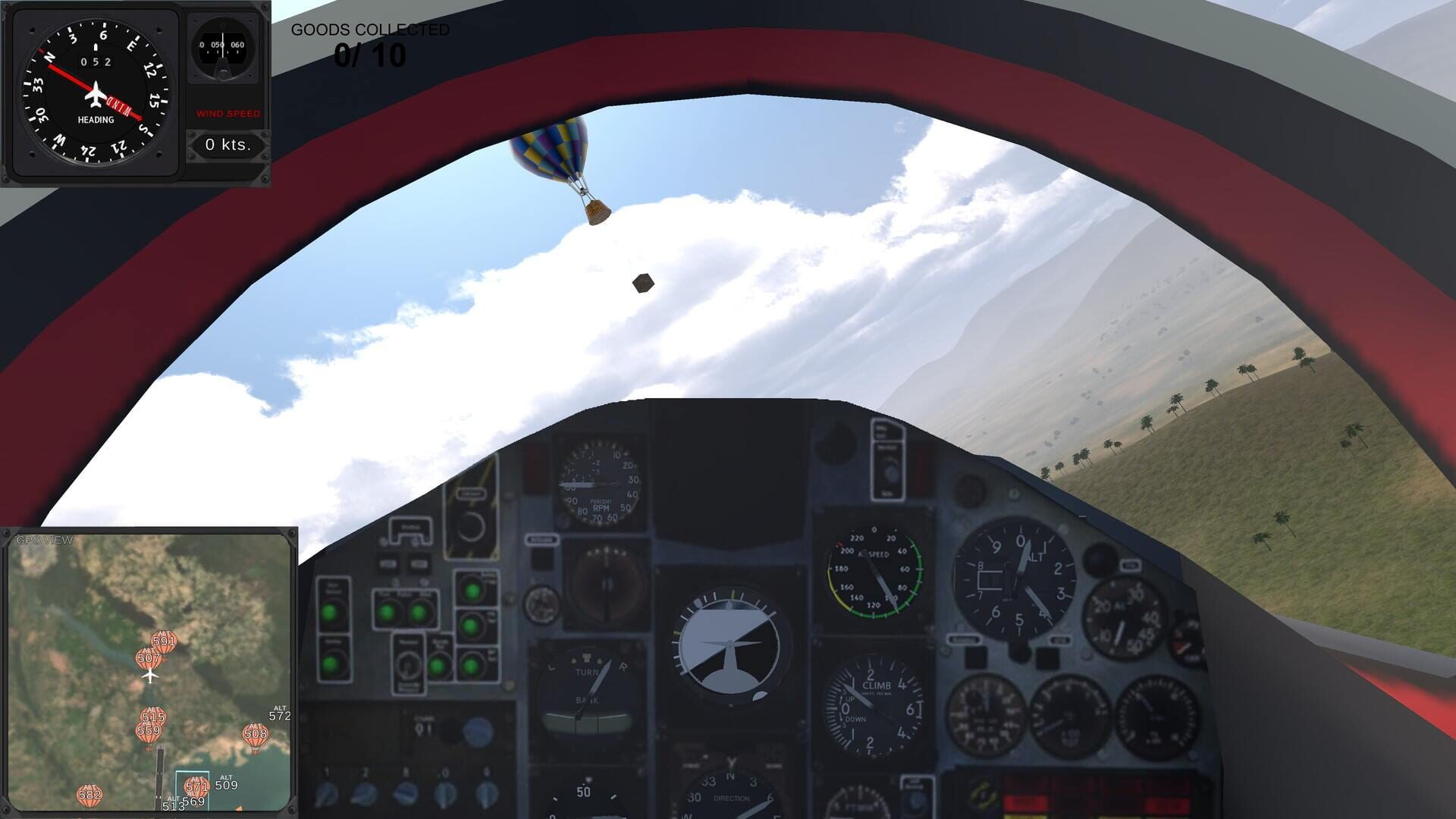Select balloon marker 508 near the coastline
This screenshot has height=819, width=1456.
pos(256,734)
